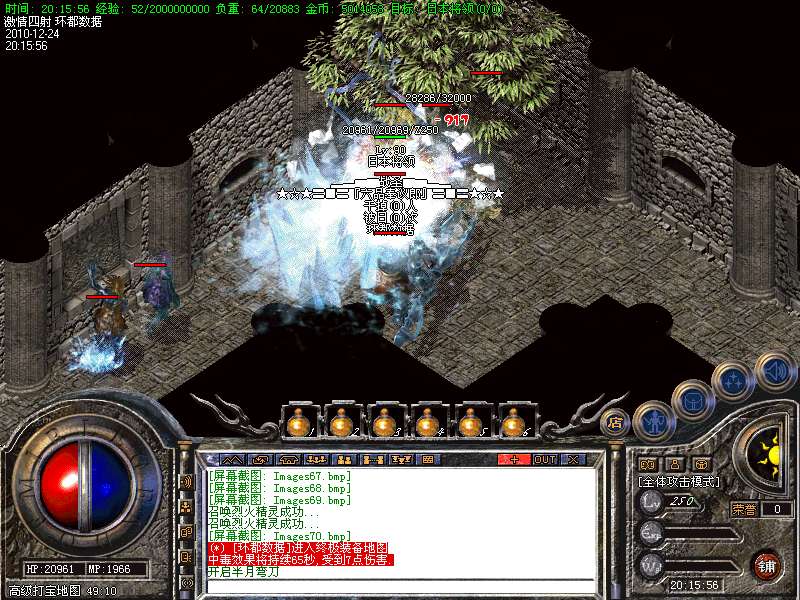The height and width of the screenshot is (600, 800).
Task: Click the round red 铺 stall button
Action: coord(766,565)
